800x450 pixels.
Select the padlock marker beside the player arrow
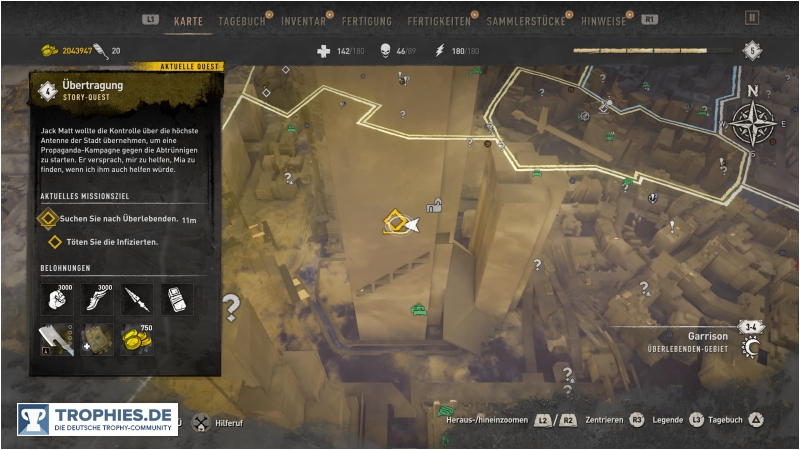coord(435,207)
